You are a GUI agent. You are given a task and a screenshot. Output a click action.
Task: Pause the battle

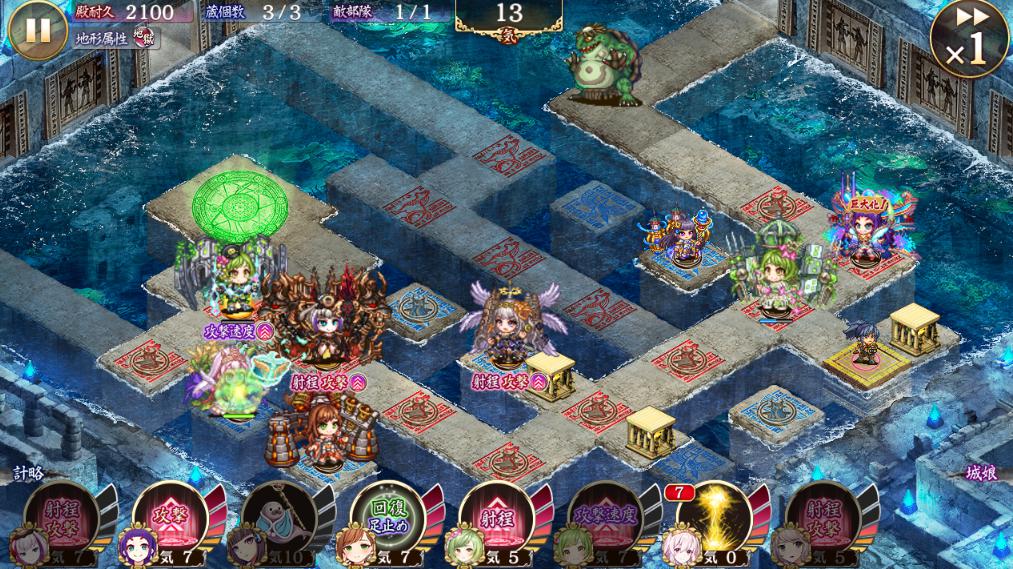tap(37, 29)
